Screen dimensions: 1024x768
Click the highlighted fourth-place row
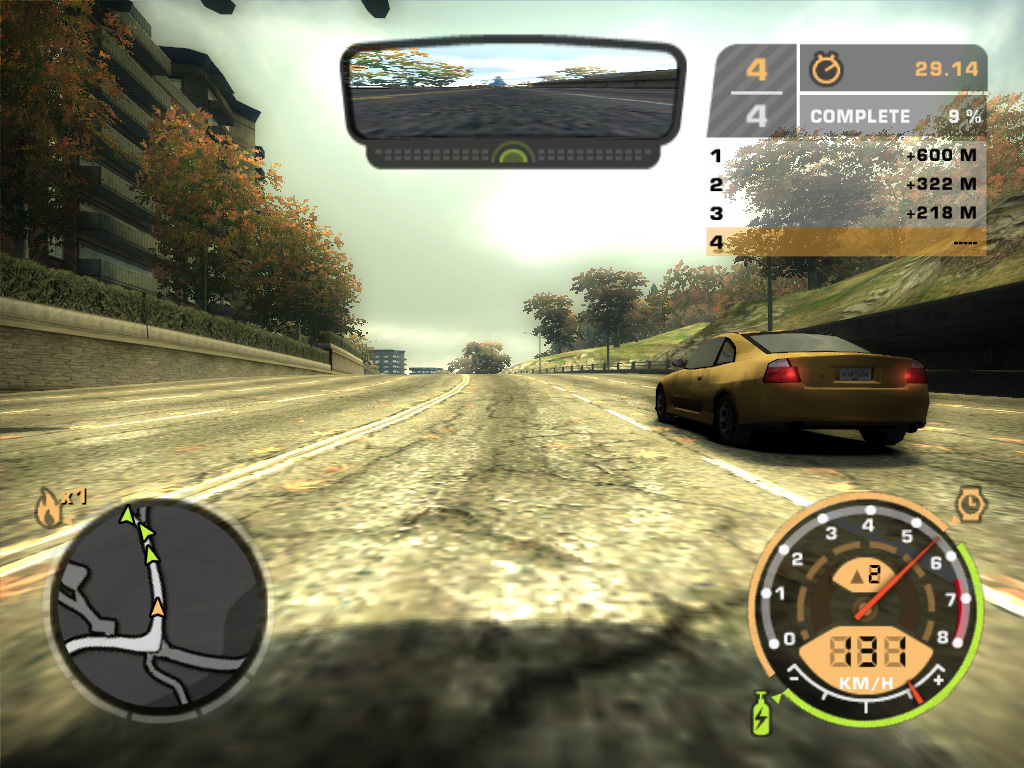point(845,242)
